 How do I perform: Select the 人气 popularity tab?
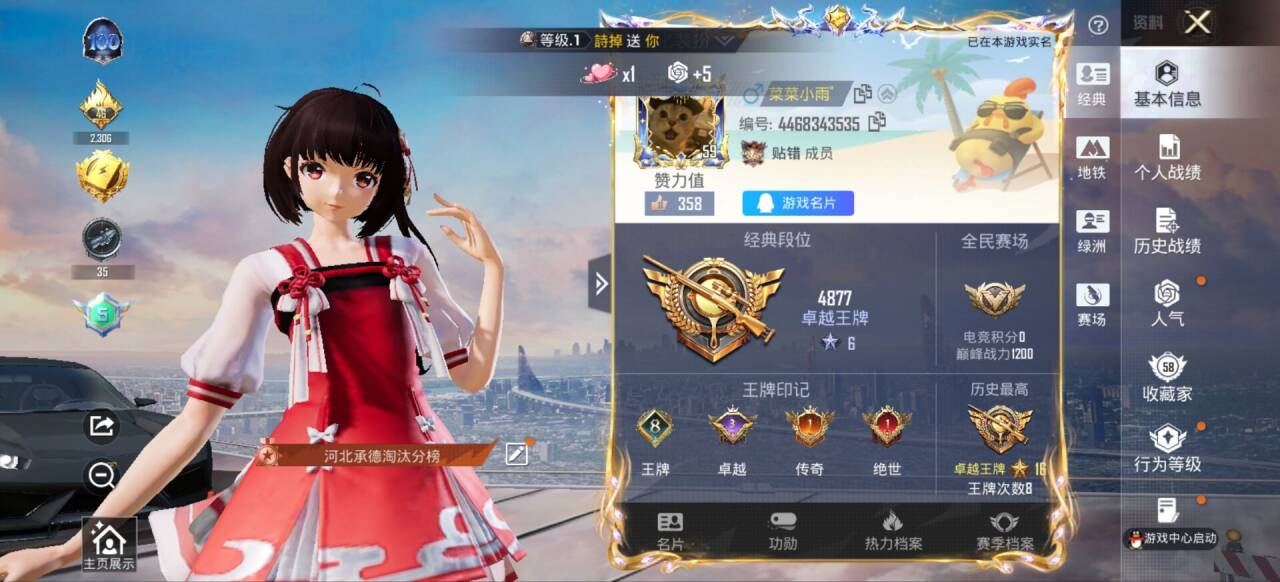click(1167, 304)
